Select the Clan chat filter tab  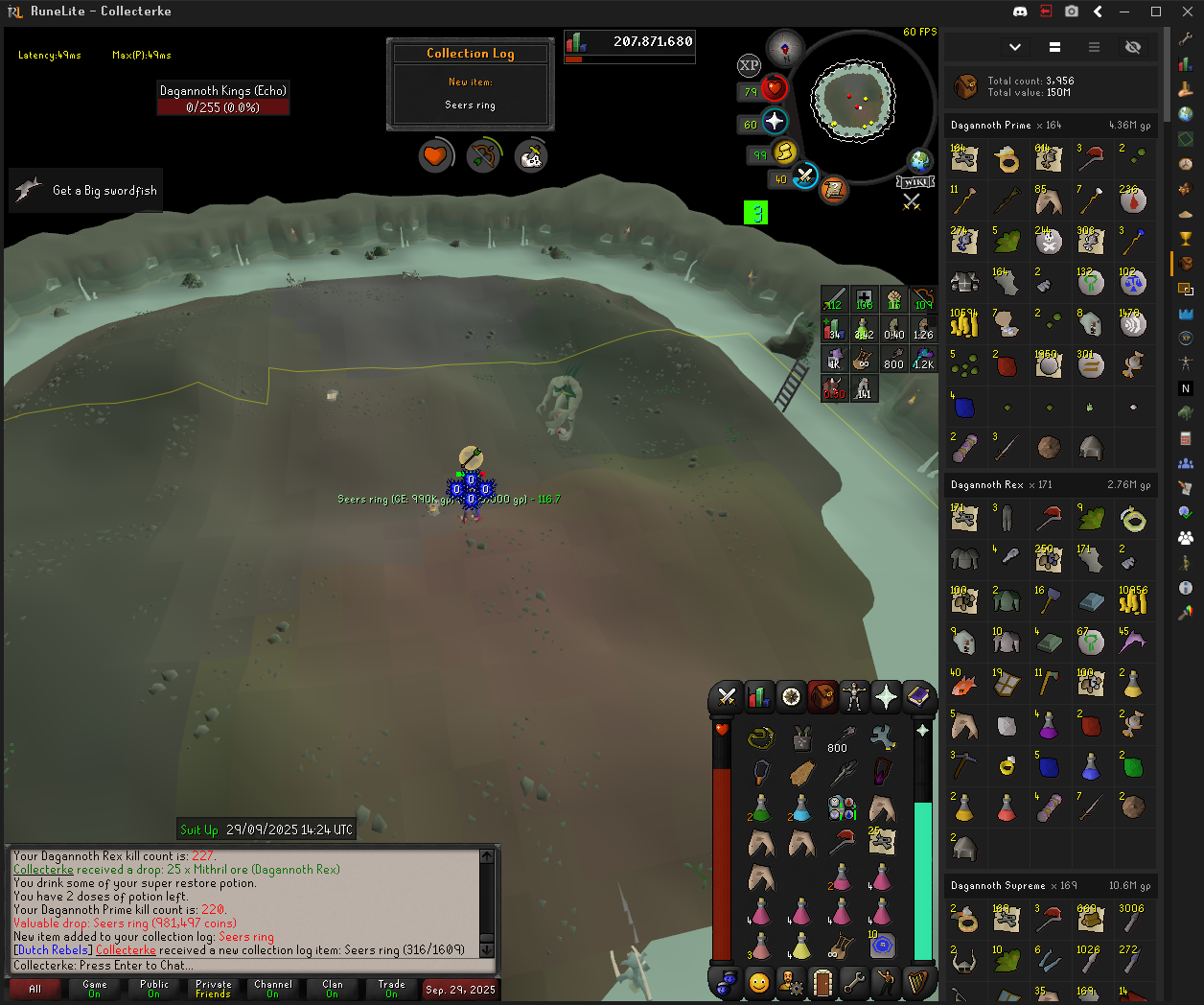point(333,989)
